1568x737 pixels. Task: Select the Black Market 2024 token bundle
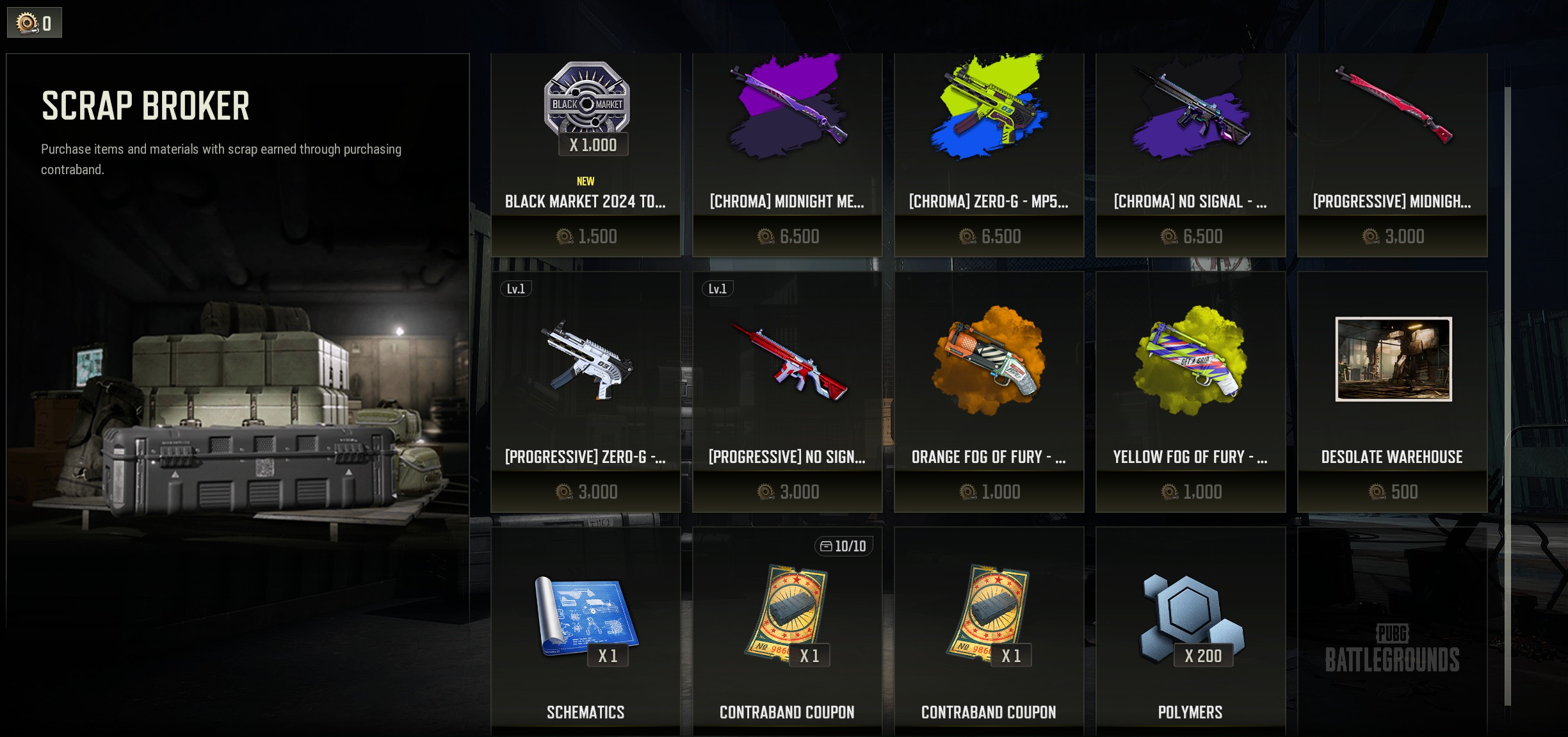pos(585,154)
